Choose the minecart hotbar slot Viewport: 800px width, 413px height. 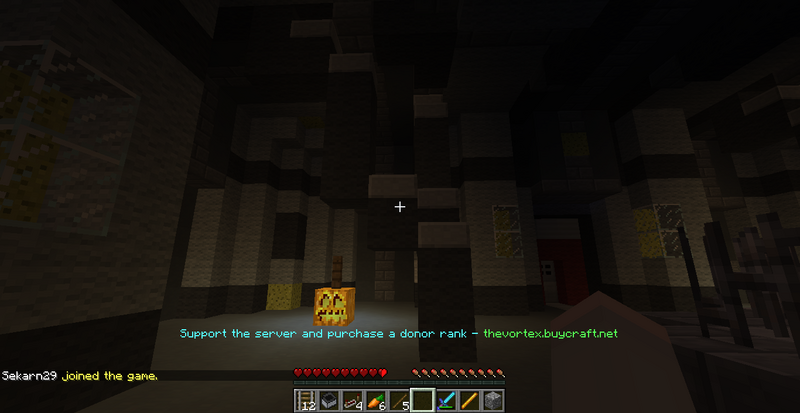[x=327, y=401]
